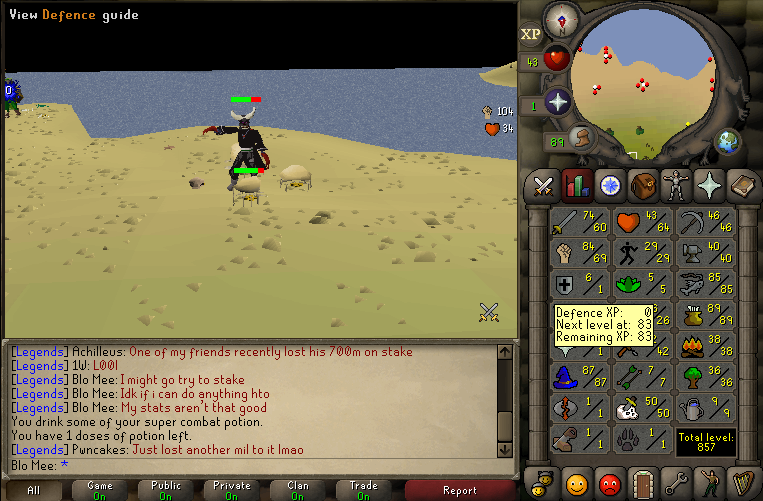
Task: Open the backpack inventory tab
Action: [x=642, y=185]
